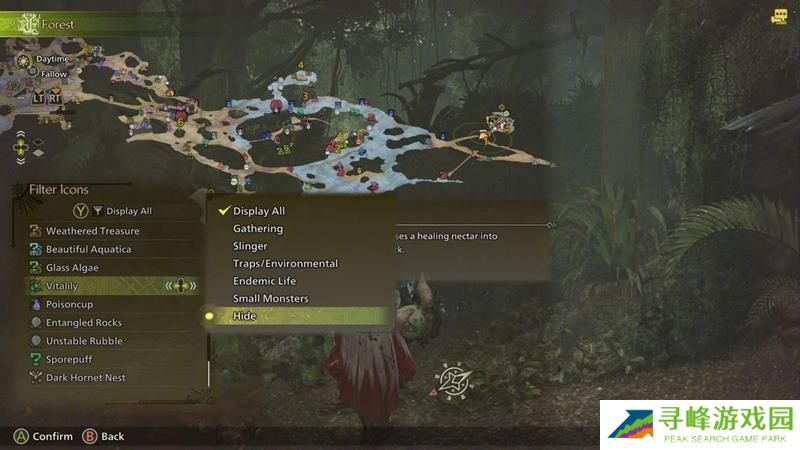Select Traps/Environmental filter option
Screen dimensions: 800x450
(285, 264)
